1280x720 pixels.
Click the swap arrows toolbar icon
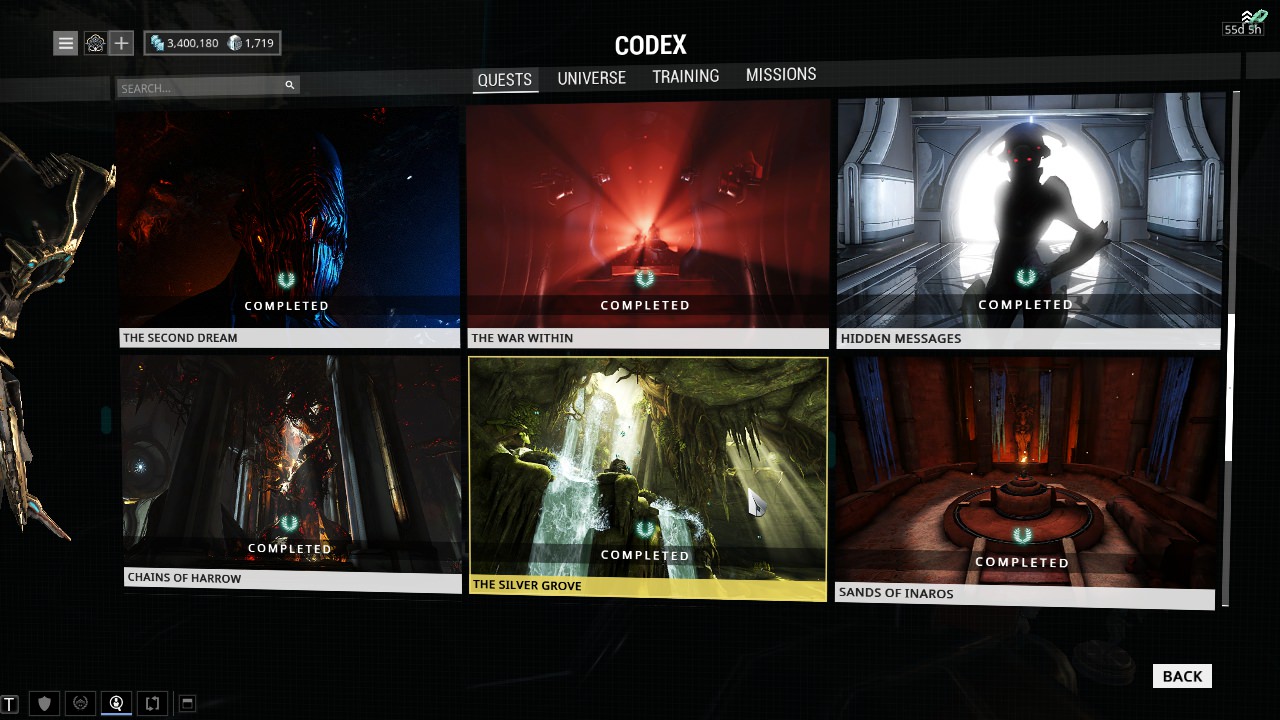pyautogui.click(x=152, y=704)
